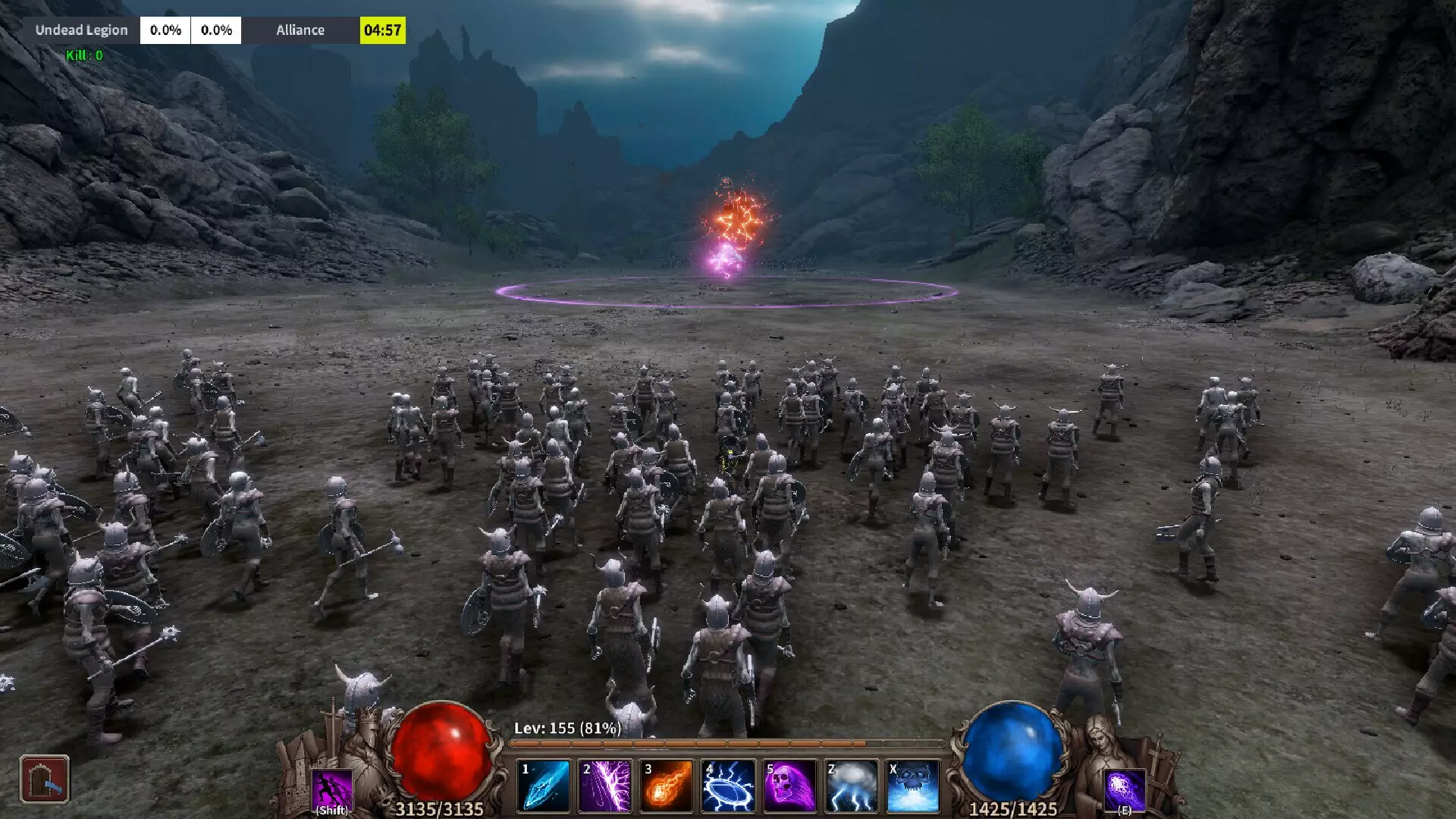Click the left 0.0% score box
The width and height of the screenshot is (1456, 819).
pos(165,30)
